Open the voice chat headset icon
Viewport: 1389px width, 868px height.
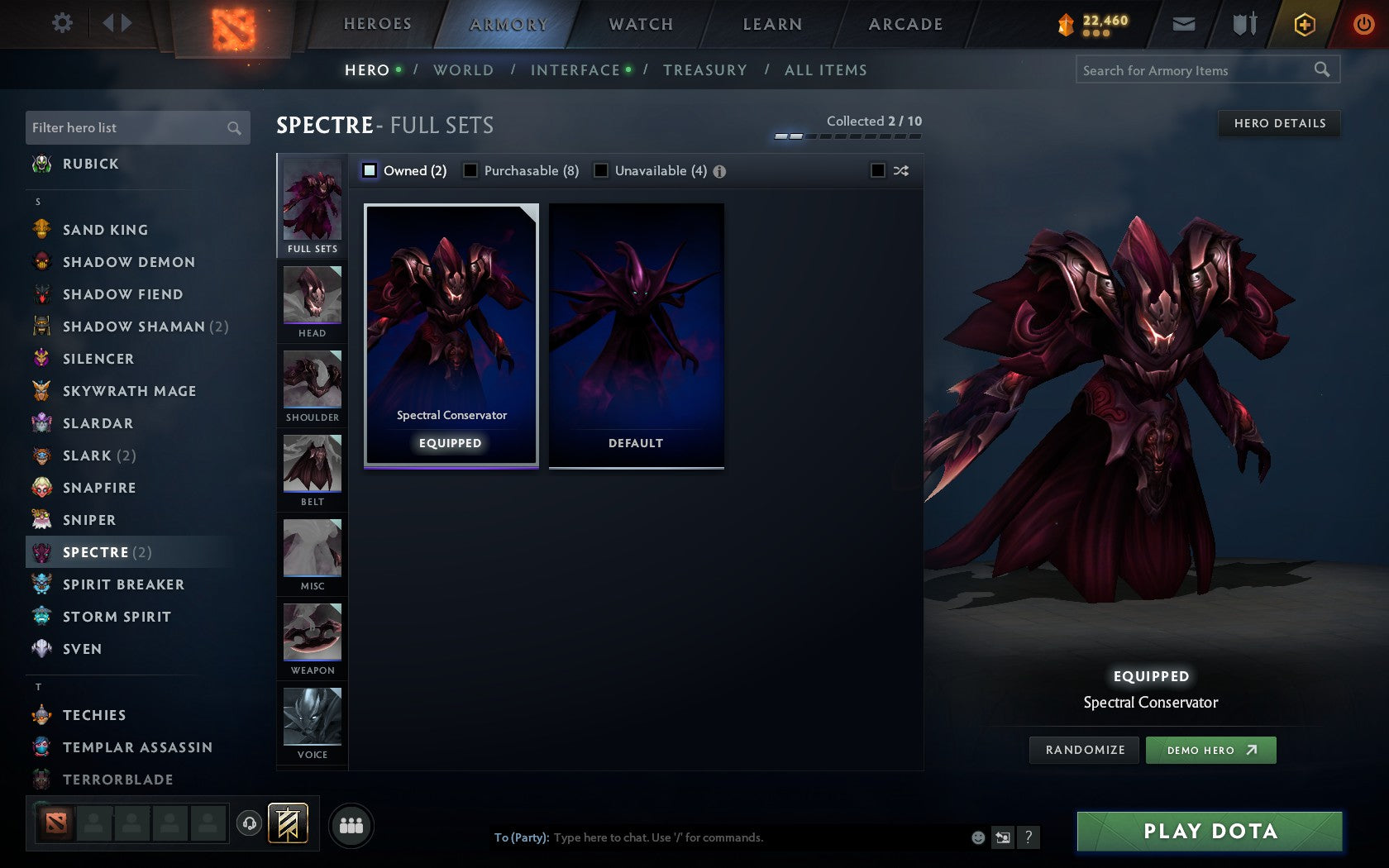(250, 823)
